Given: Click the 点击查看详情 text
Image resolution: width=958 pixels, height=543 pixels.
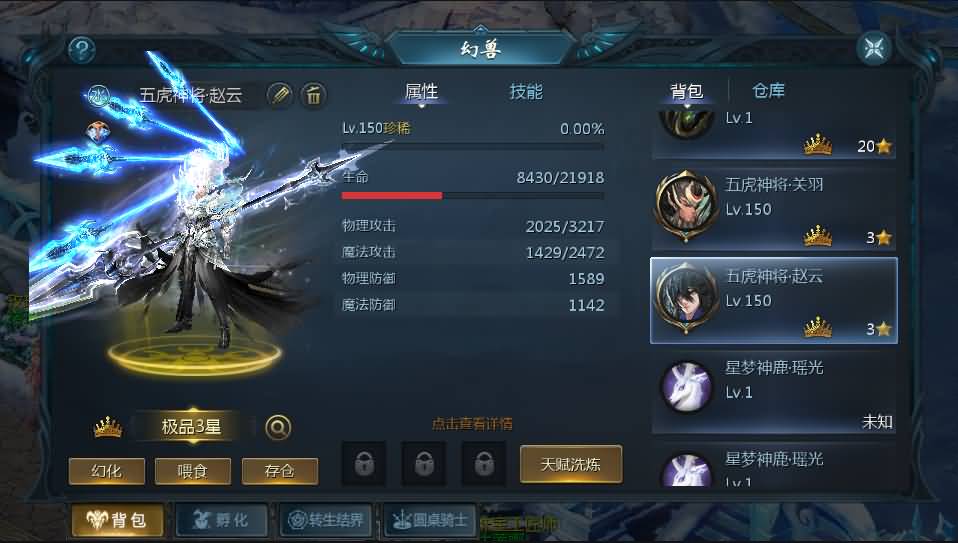Looking at the screenshot, I should [x=472, y=424].
